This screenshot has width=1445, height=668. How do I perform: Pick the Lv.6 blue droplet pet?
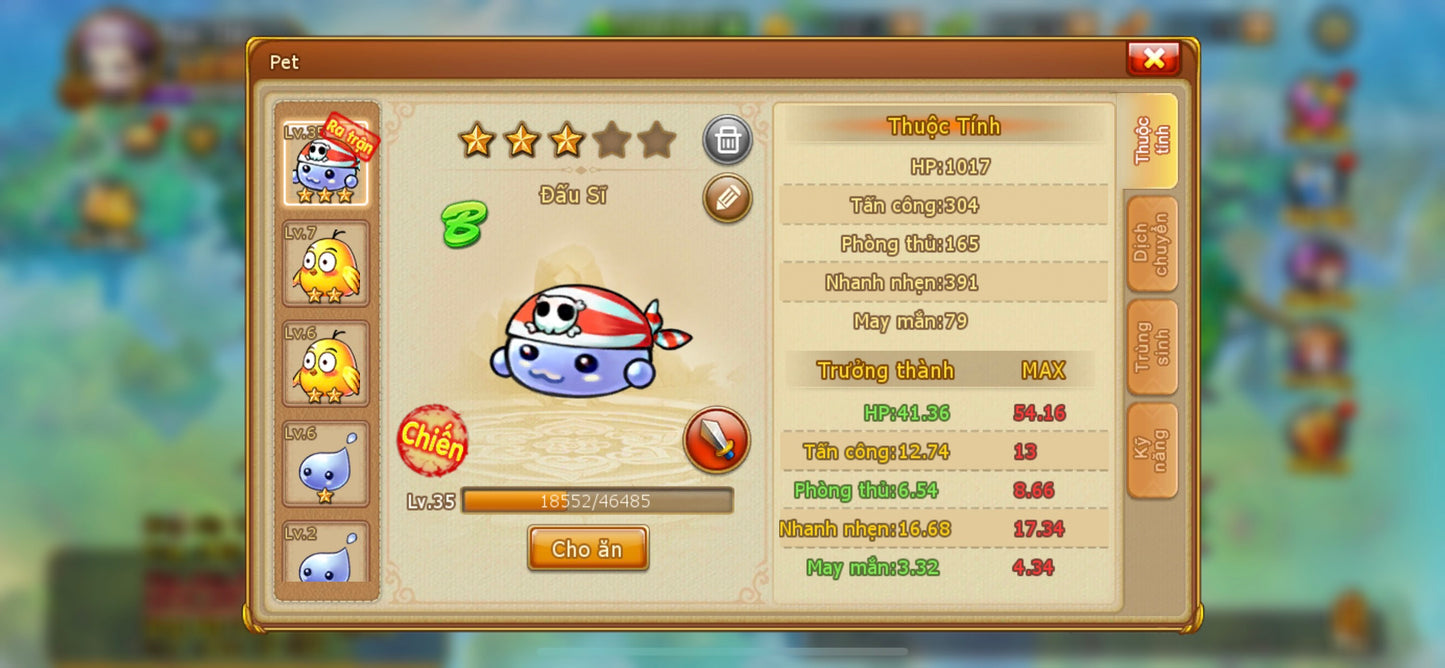(325, 463)
